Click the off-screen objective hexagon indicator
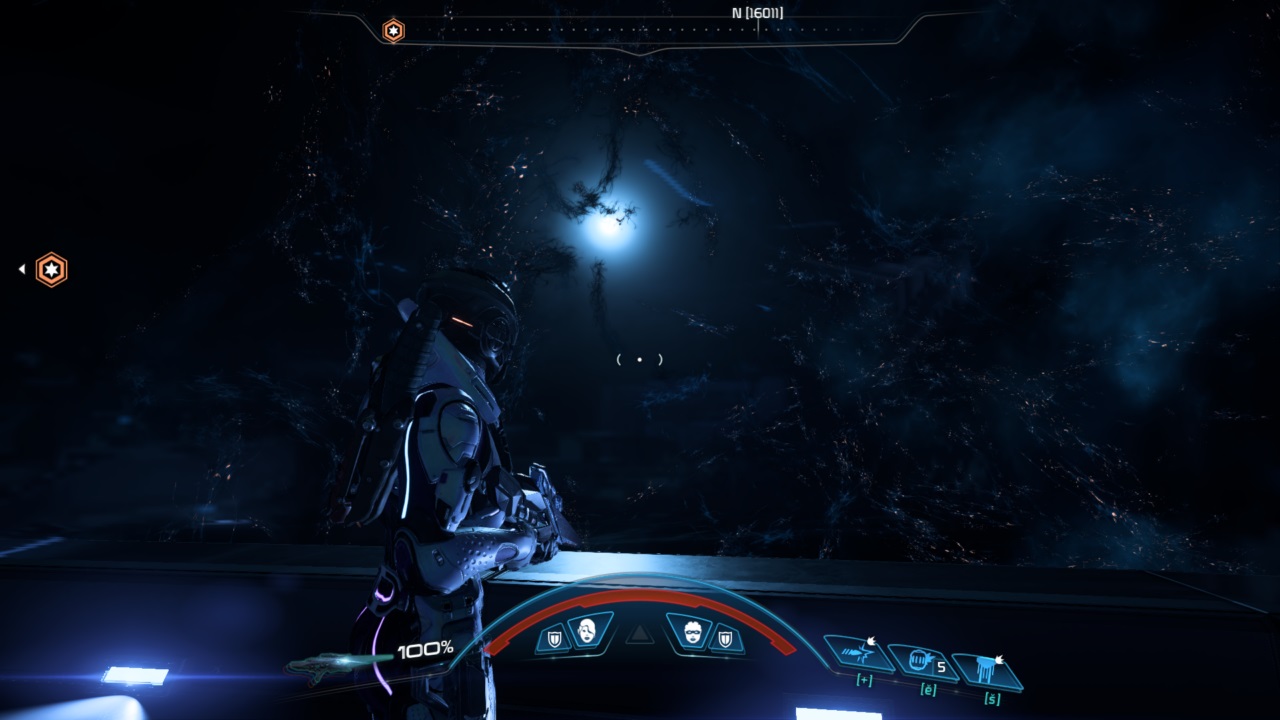Image resolution: width=1280 pixels, height=720 pixels. click(x=51, y=269)
